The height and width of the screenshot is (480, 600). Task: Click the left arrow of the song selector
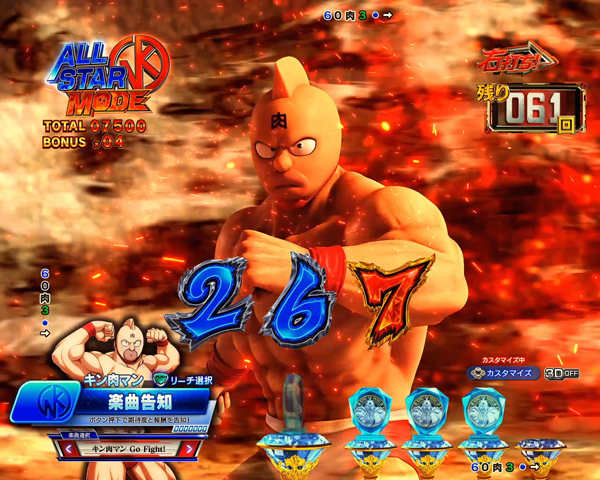[x=70, y=450]
